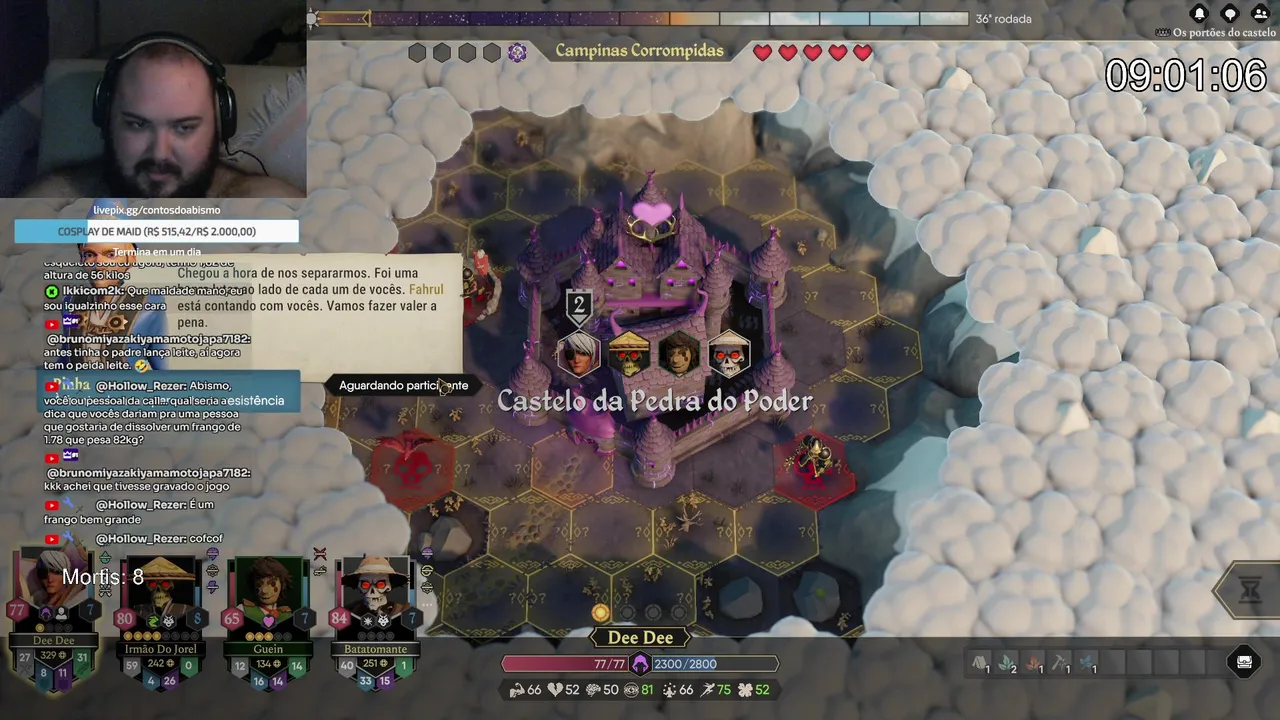This screenshot has width=1280, height=720.
Task: Open the inventory chest button
Action: (1244, 661)
